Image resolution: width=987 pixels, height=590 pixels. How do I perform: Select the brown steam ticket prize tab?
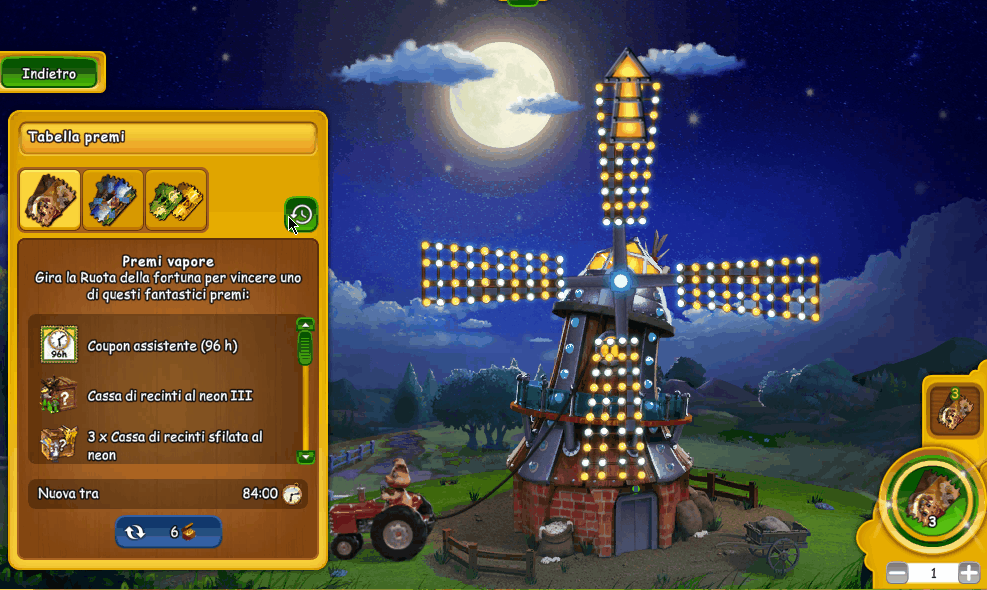50,200
